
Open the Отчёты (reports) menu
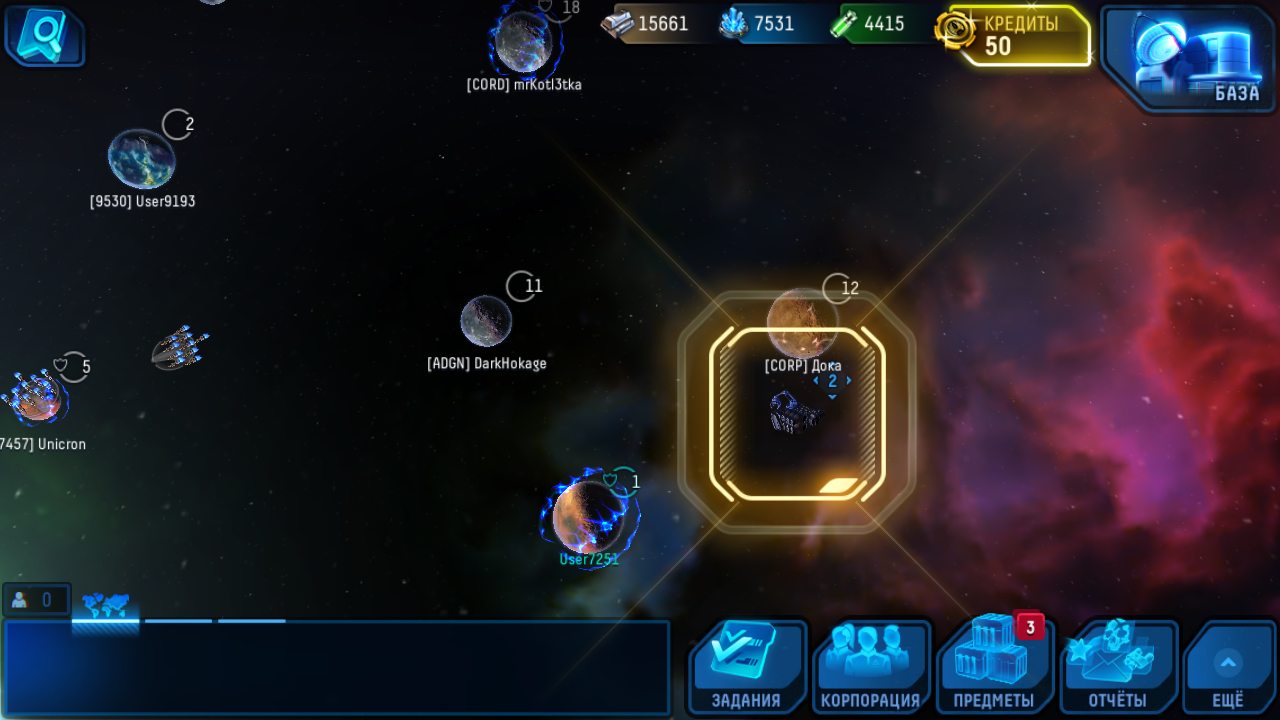[1118, 665]
